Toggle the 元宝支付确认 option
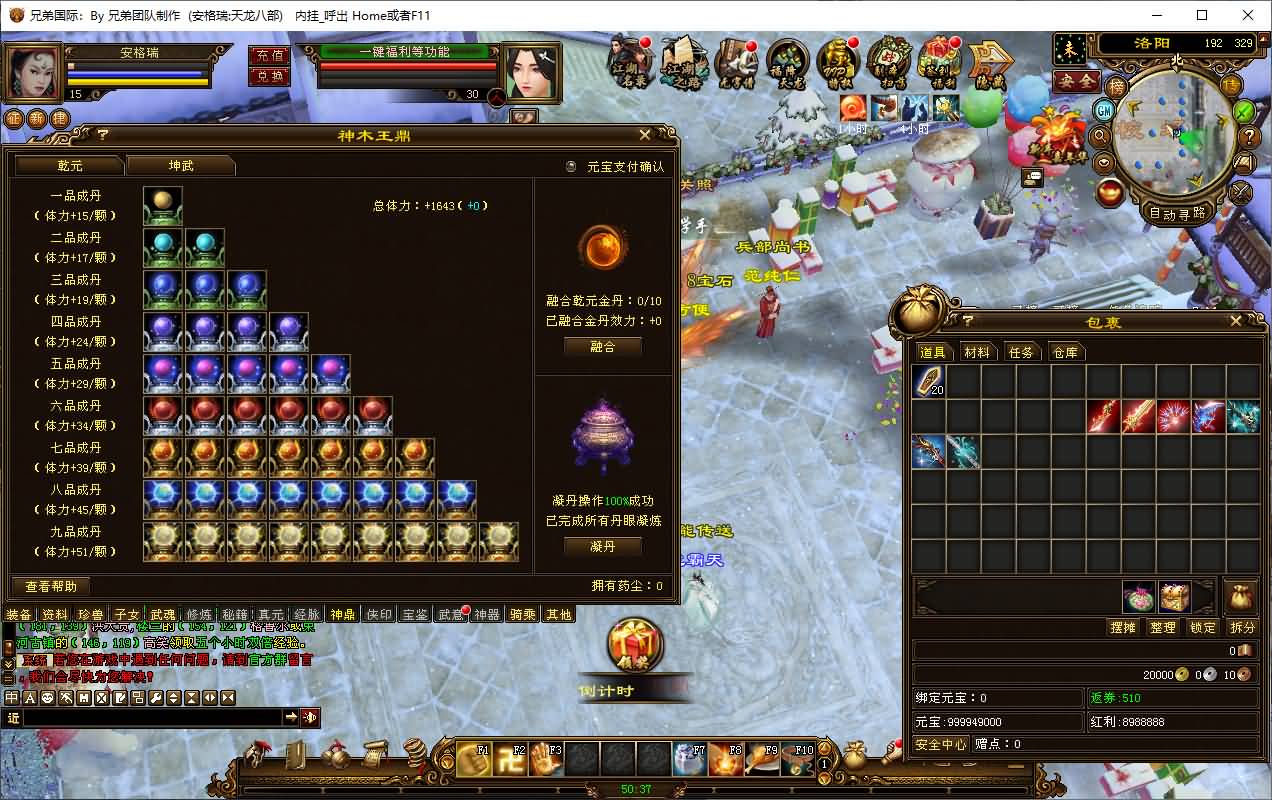This screenshot has height=800, width=1272. tap(572, 167)
